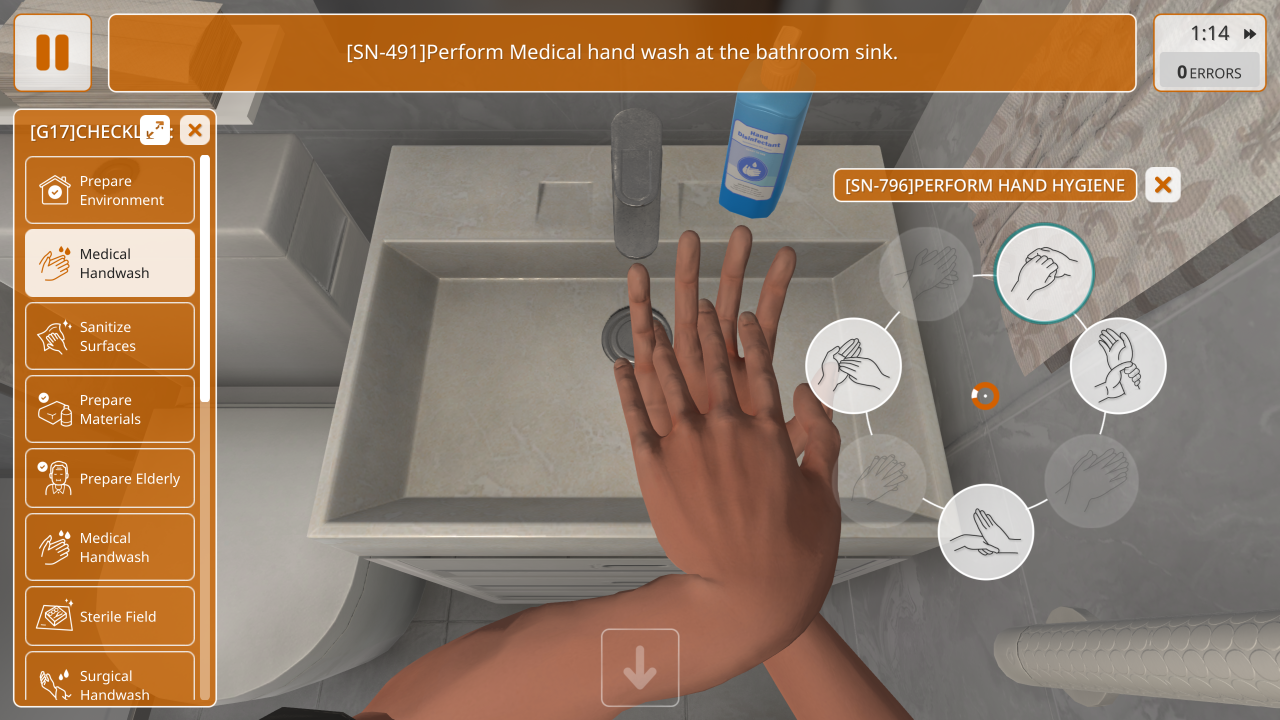Image resolution: width=1280 pixels, height=720 pixels.
Task: Pick the upright-hand-on-crossed-hand handwash step icon
Action: [986, 532]
